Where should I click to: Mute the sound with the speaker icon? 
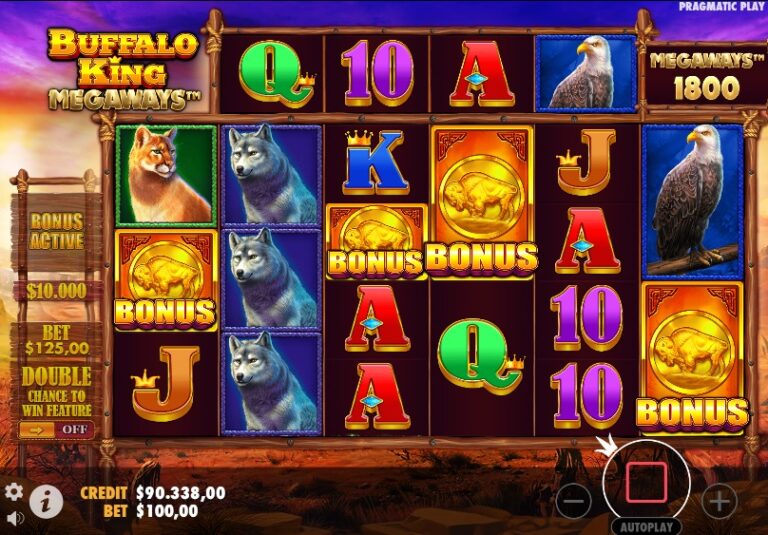(15, 518)
